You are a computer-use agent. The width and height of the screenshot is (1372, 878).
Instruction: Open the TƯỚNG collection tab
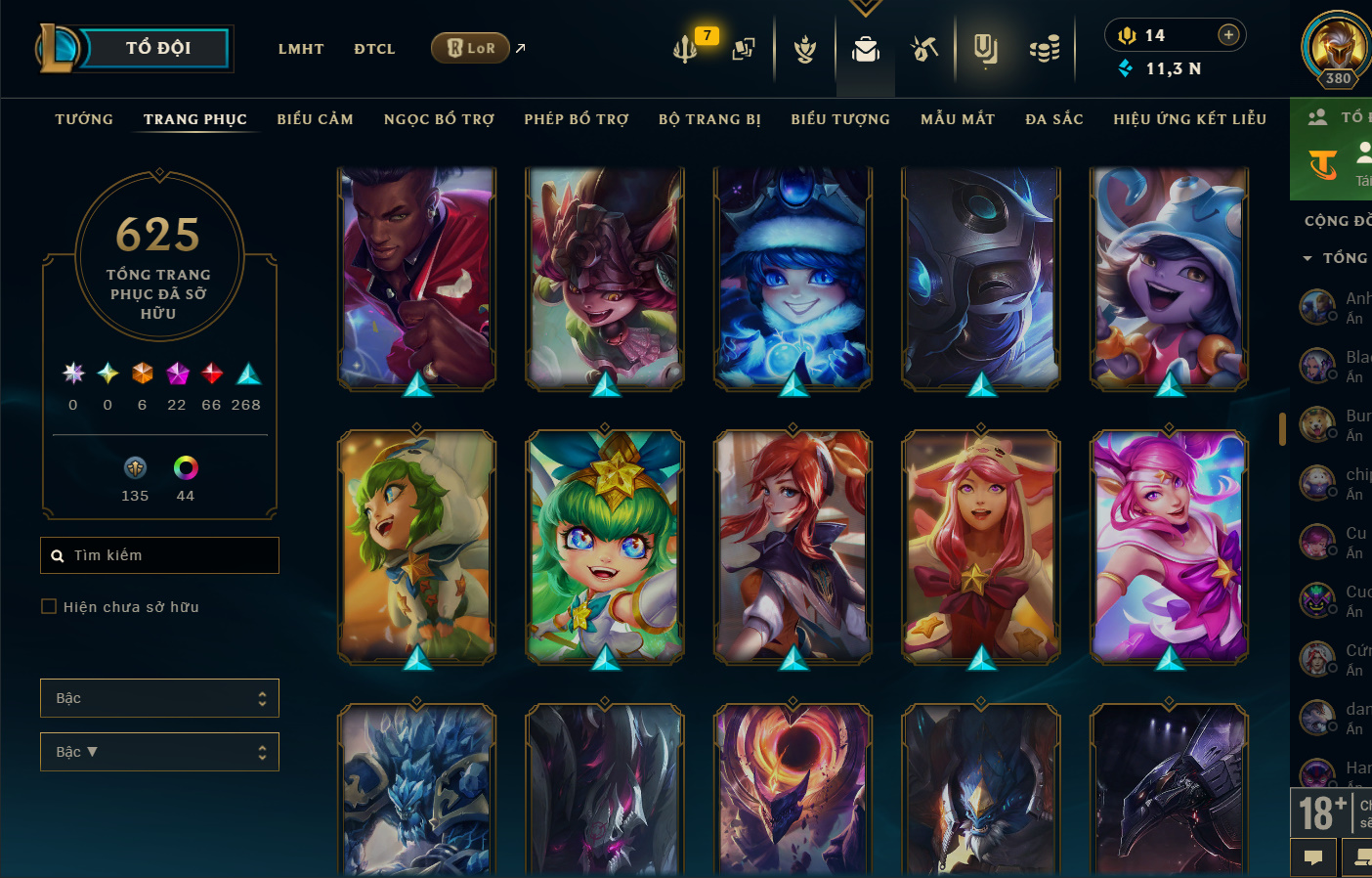[84, 119]
